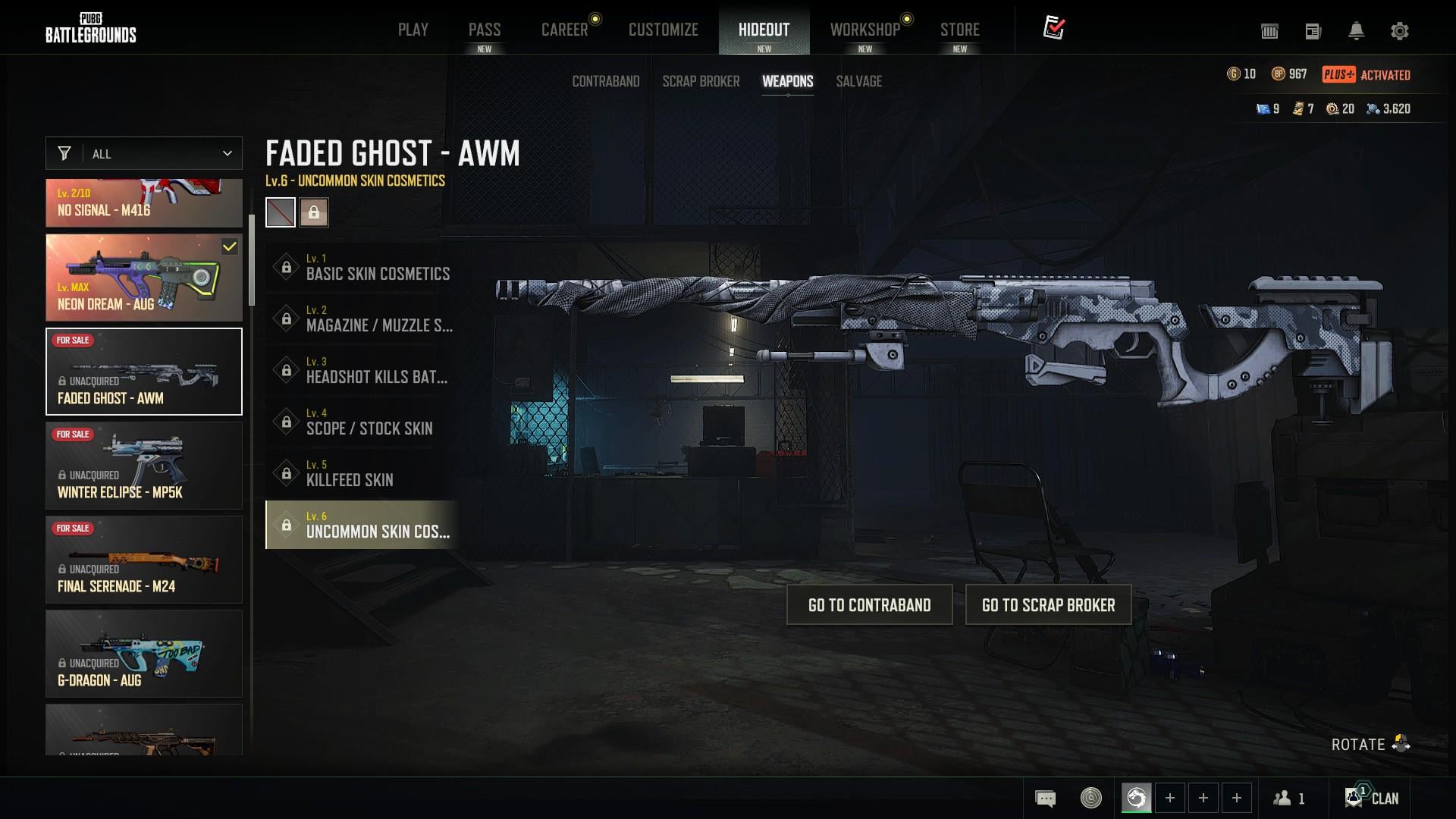Open notifications bell icon
Viewport: 1456px width, 819px height.
coord(1356,31)
